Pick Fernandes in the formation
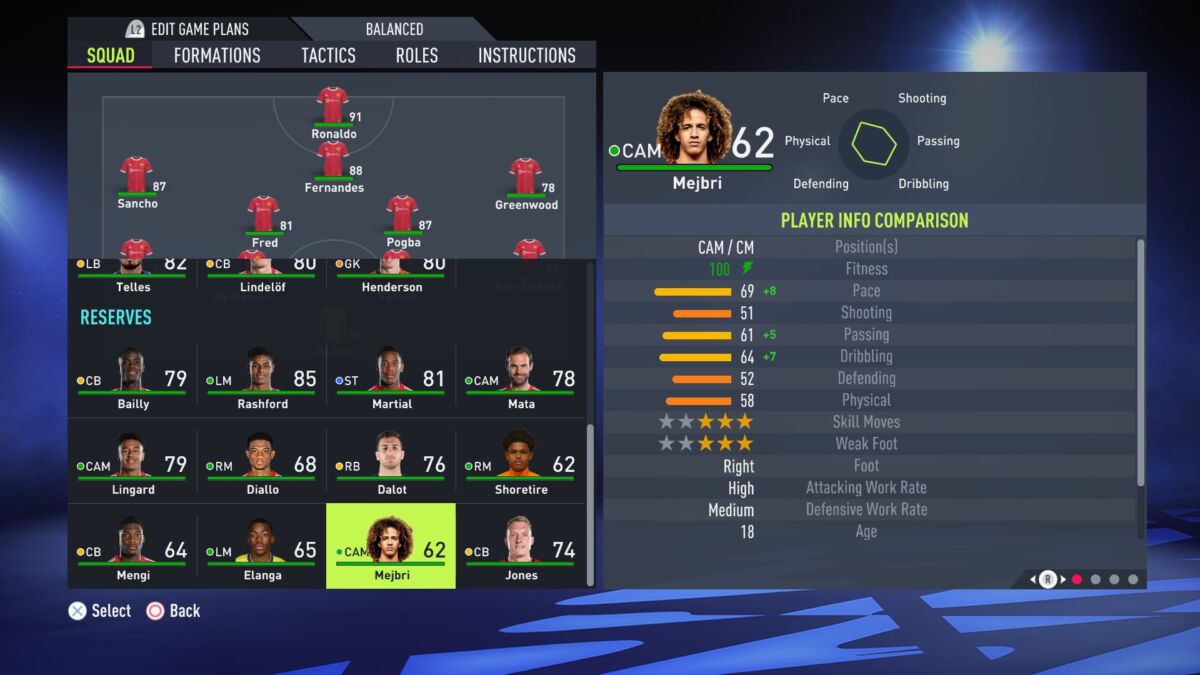The width and height of the screenshot is (1200, 675). [x=333, y=160]
